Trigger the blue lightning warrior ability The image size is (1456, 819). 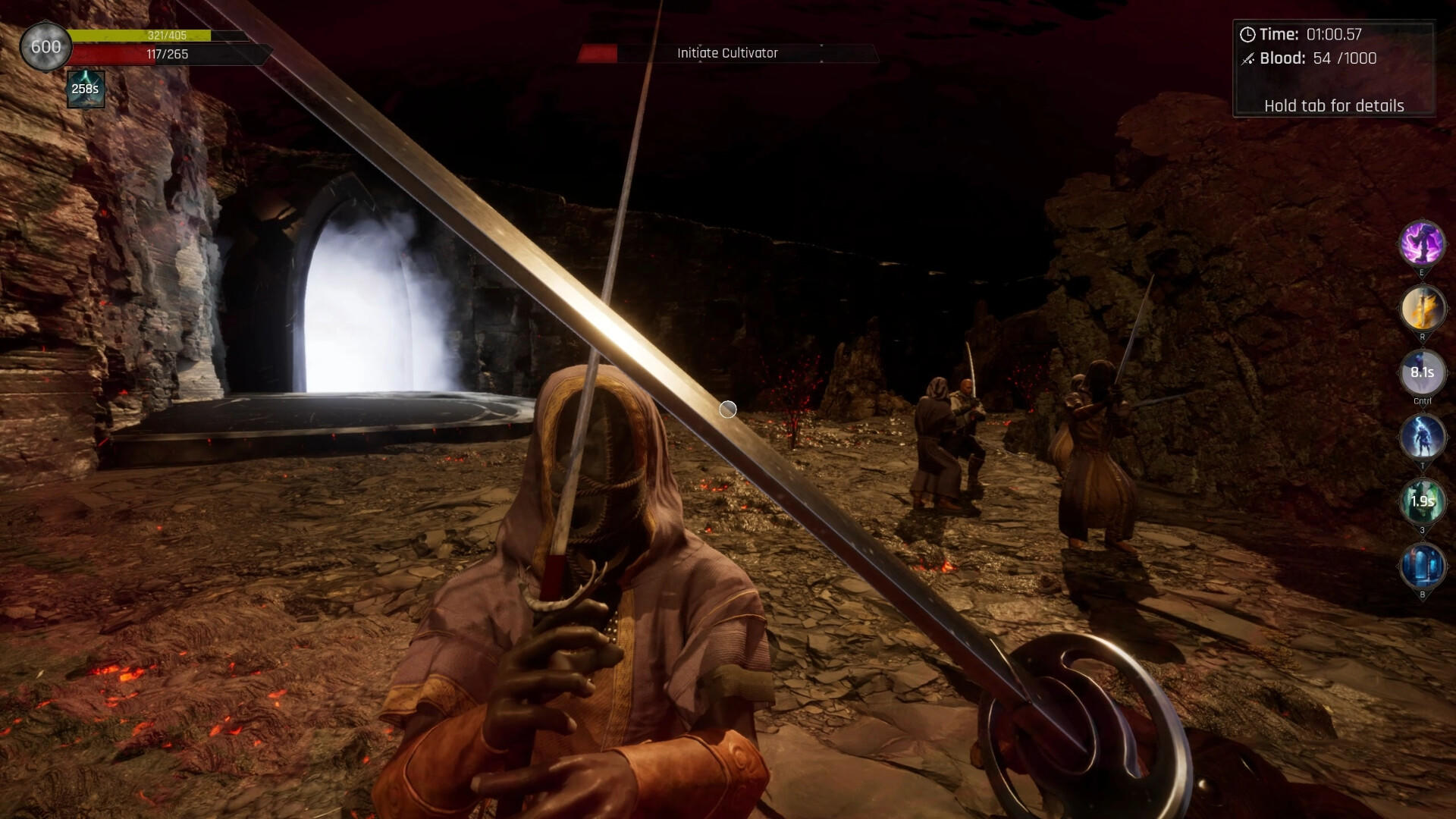(x=1422, y=437)
